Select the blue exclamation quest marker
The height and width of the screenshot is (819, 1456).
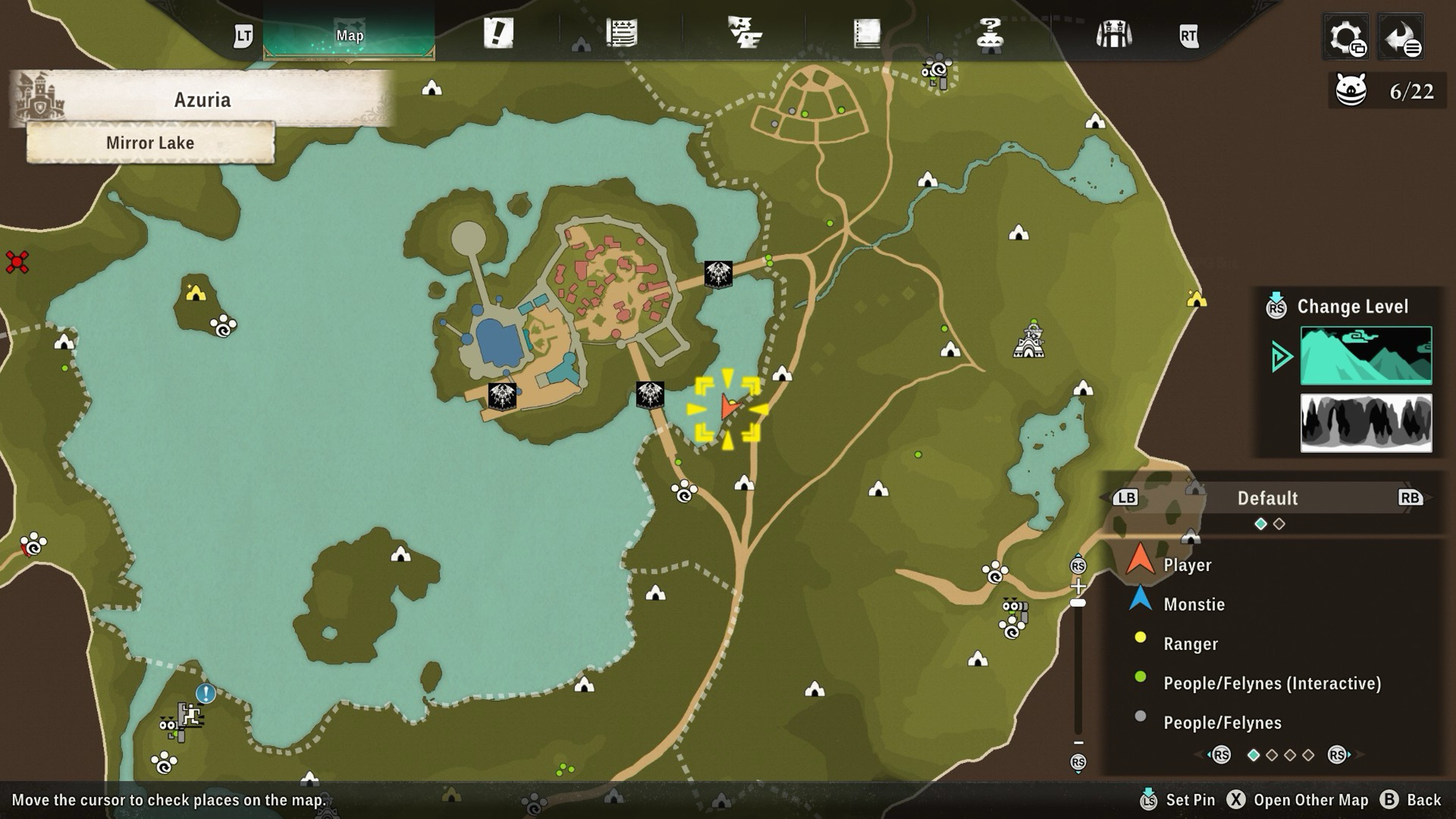click(x=206, y=693)
